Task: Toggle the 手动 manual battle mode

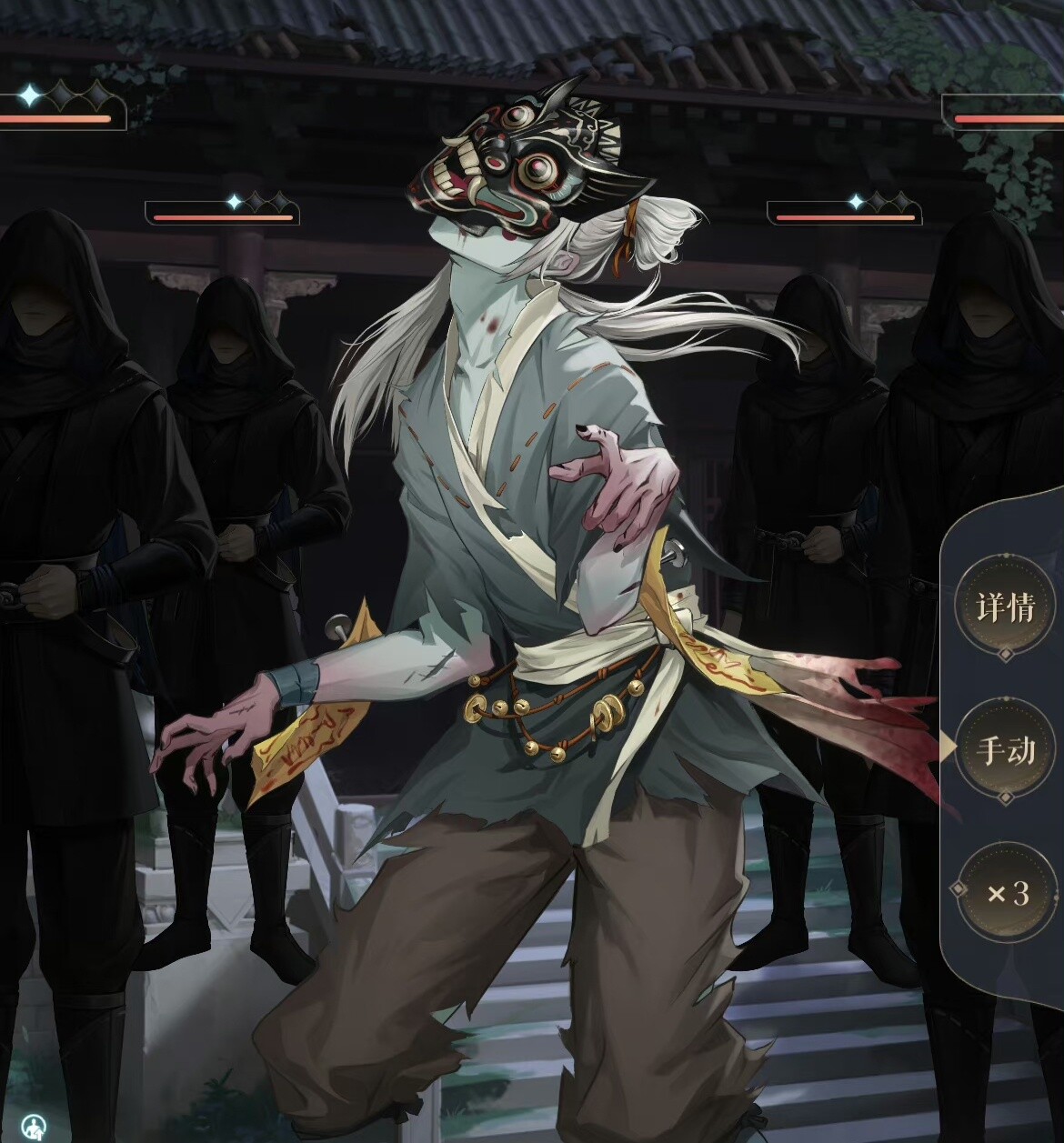Action: pos(1006,750)
